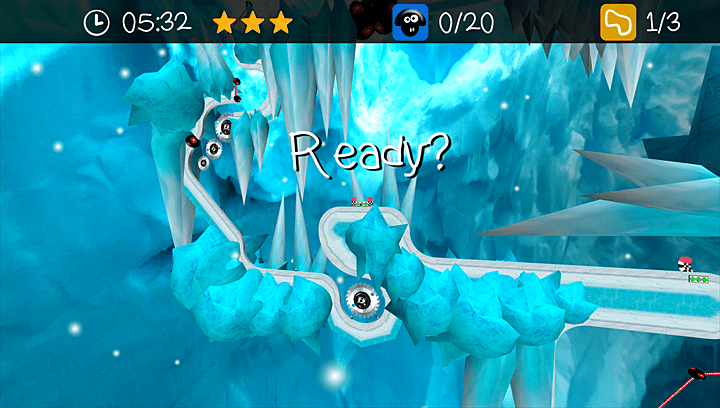This screenshot has width=720, height=408.
Task: Click the blue sheep collectible icon
Action: tap(410, 22)
